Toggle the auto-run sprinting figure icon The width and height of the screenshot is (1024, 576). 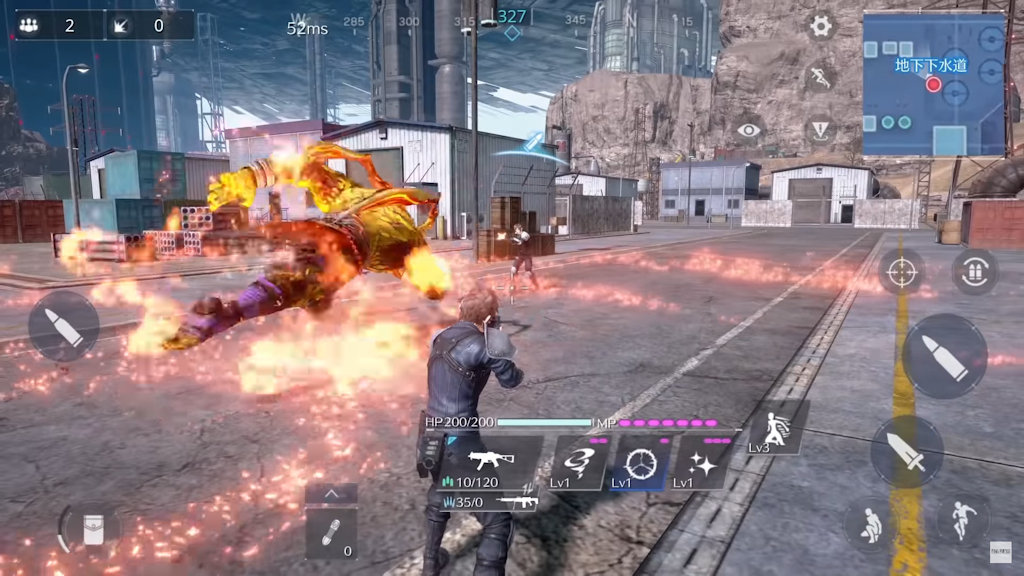[821, 77]
